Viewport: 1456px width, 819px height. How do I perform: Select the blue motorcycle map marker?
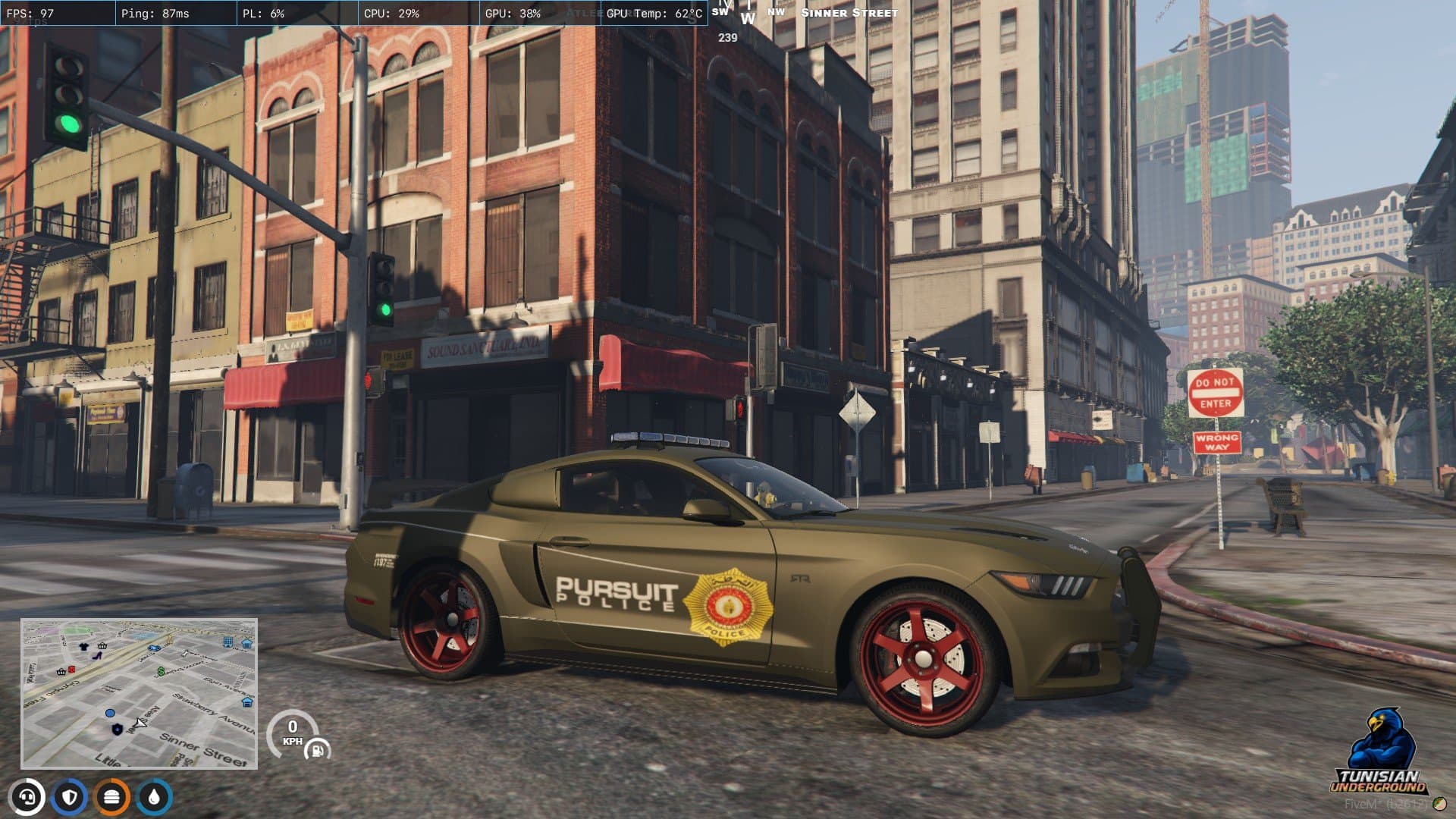pos(155,648)
